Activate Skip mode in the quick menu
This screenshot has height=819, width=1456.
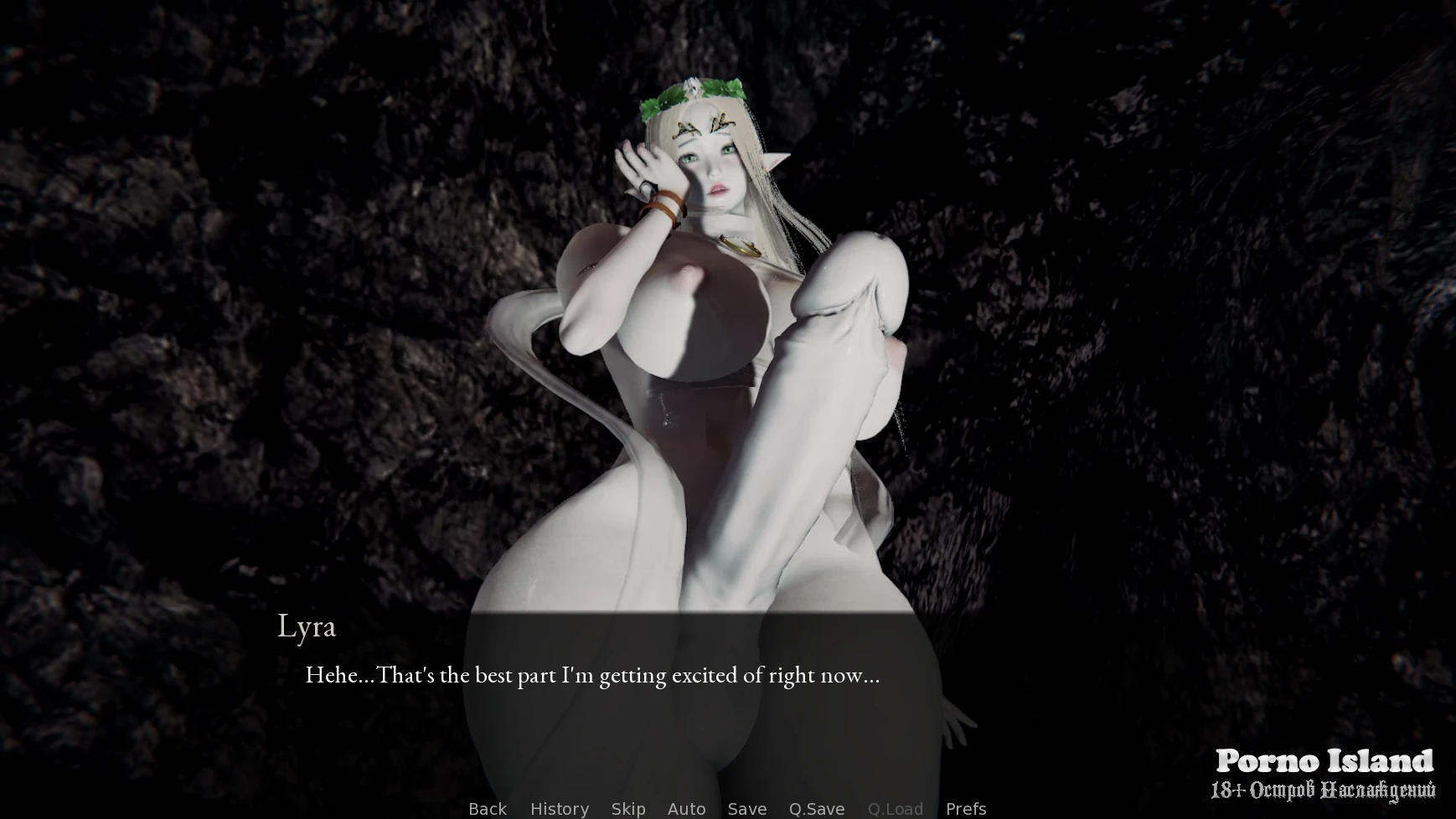pos(627,808)
